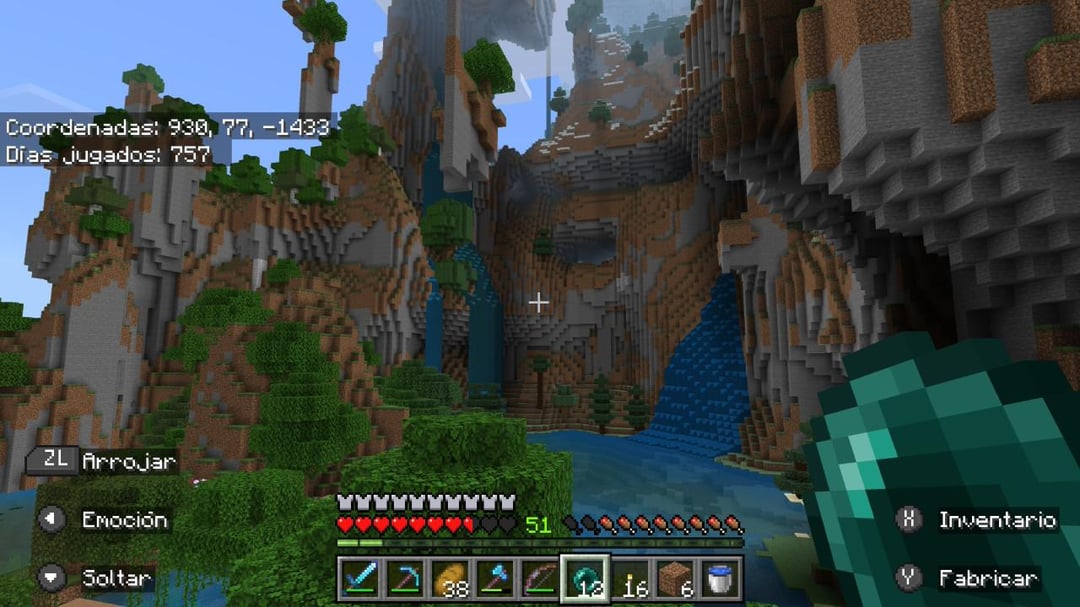The height and width of the screenshot is (607, 1080).
Task: Select the diamond sword hotbar slot
Action: point(357,578)
